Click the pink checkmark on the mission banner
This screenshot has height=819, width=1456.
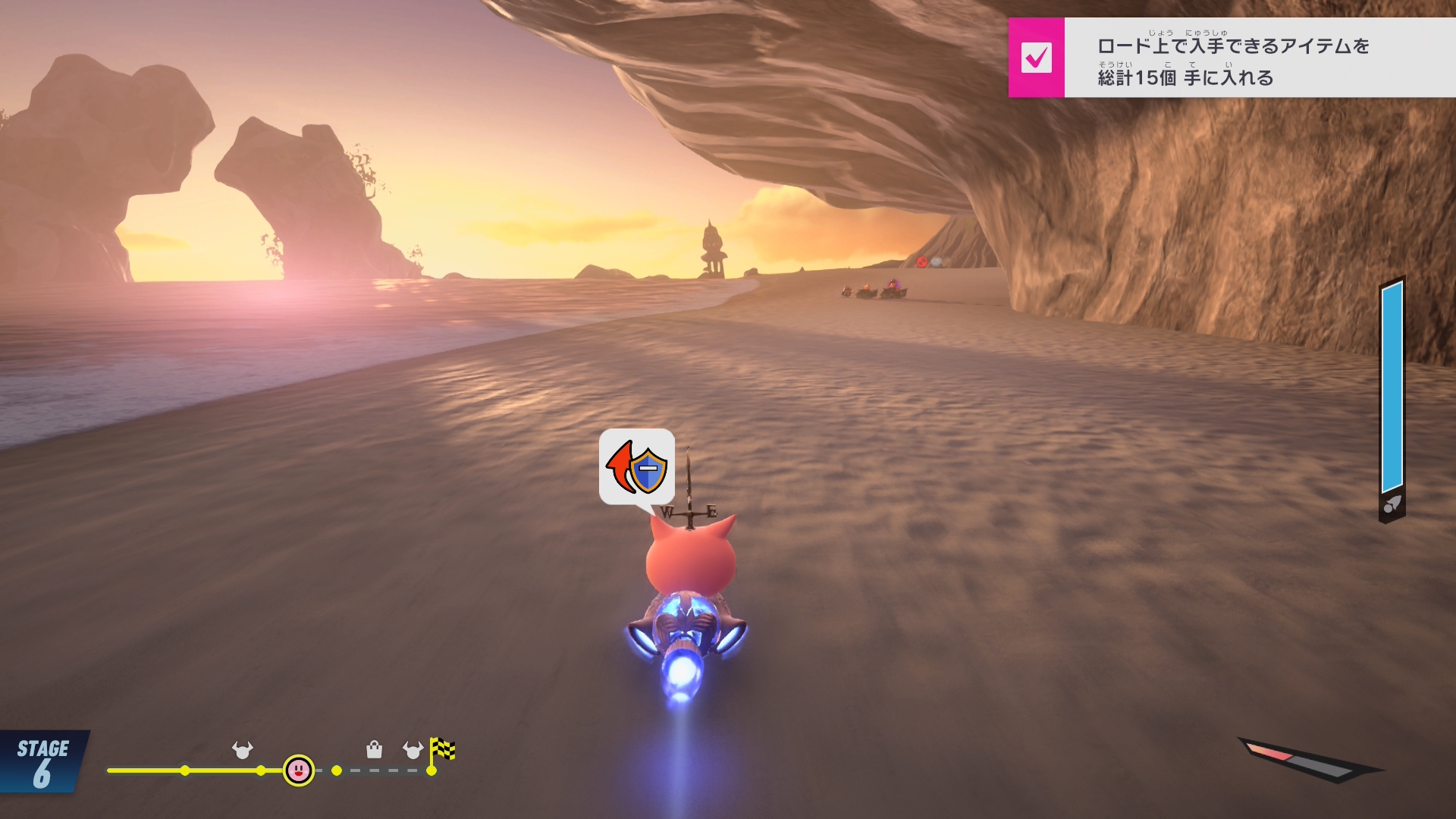pos(1036,58)
